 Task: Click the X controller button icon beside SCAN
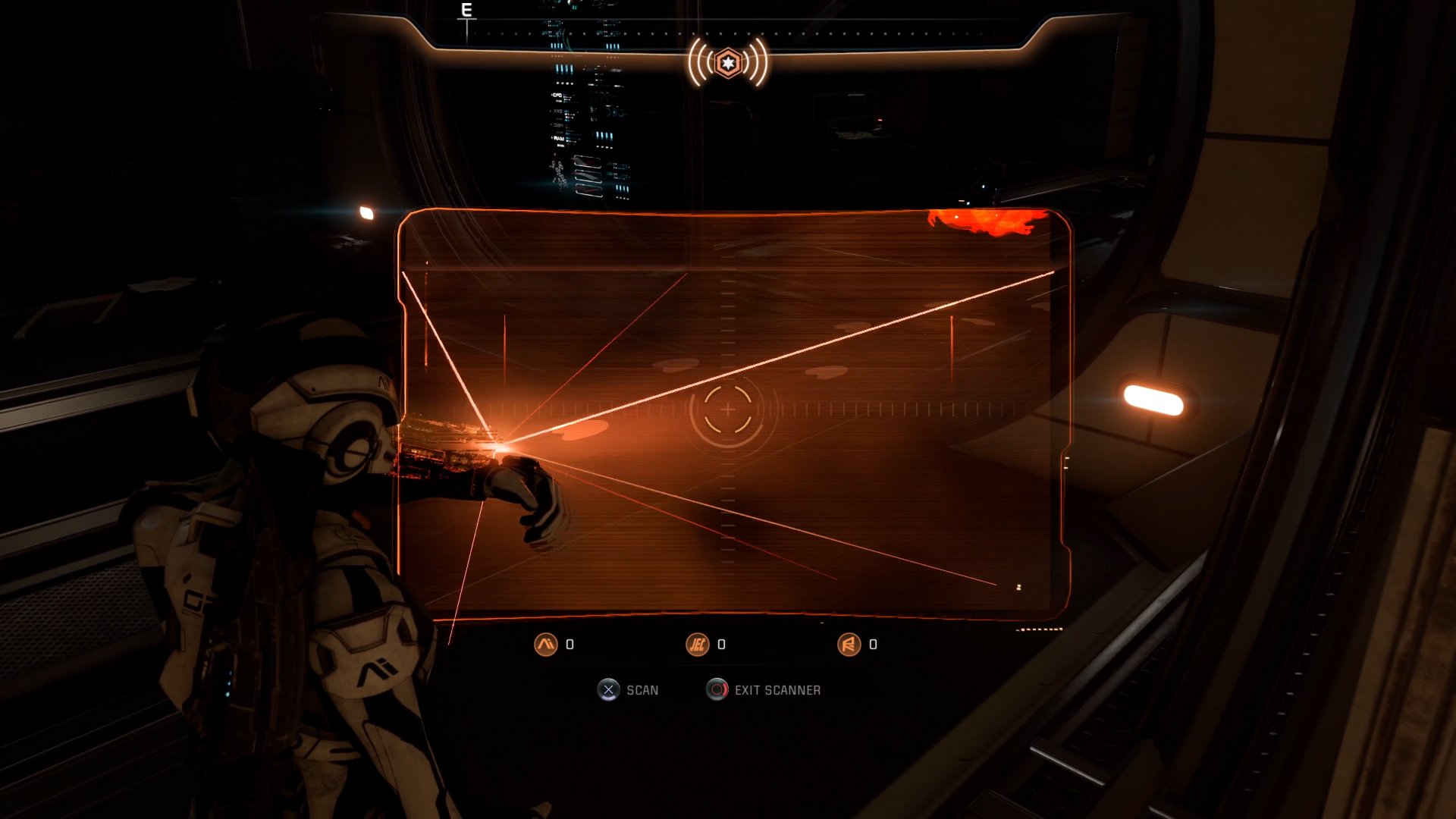coord(609,690)
